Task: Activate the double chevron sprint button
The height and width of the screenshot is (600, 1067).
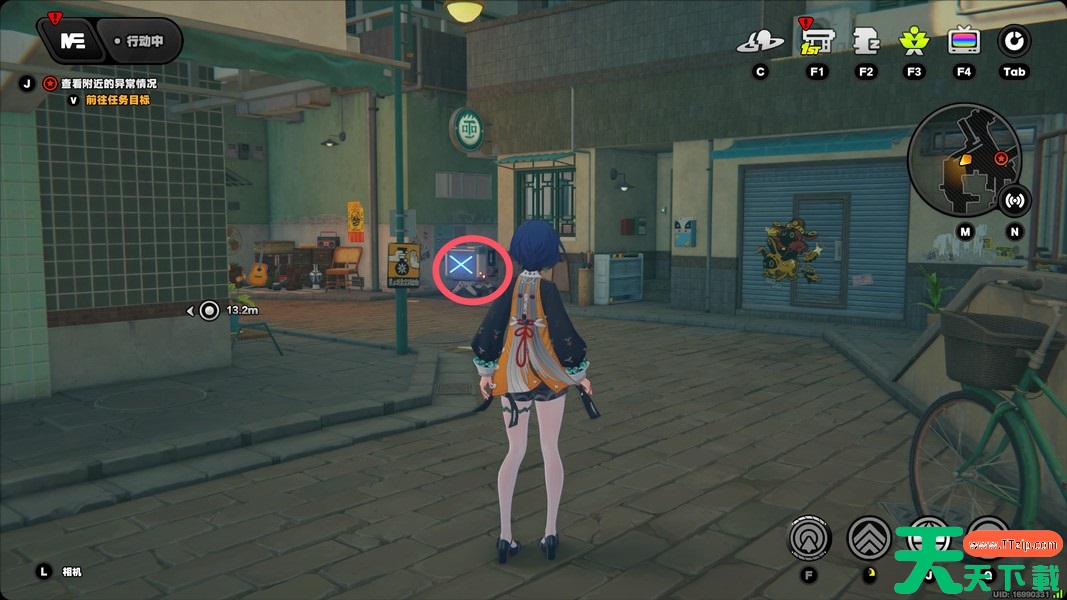Action: 869,539
